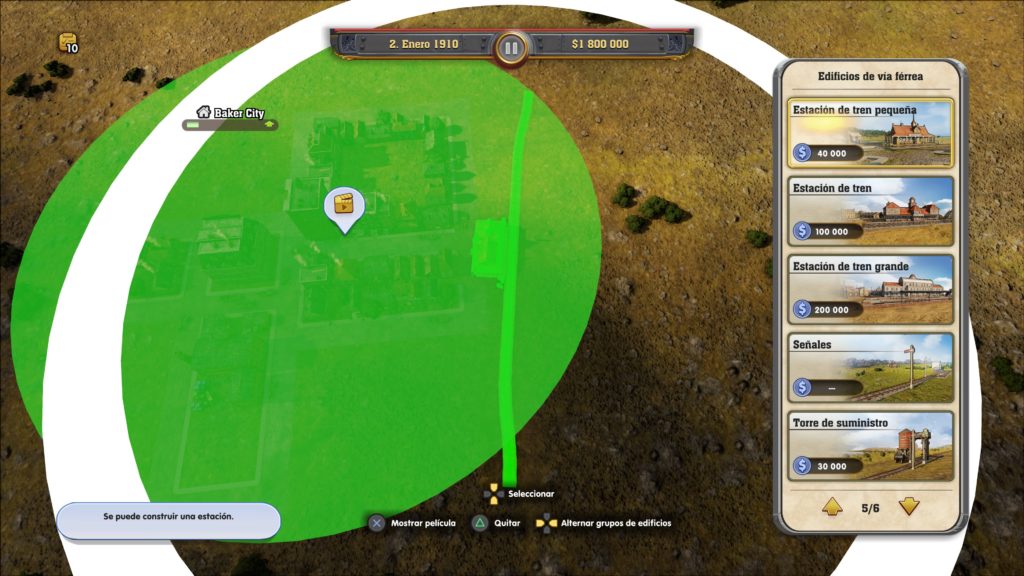Open the gold tasks icon showing 10
Image resolution: width=1024 pixels, height=576 pixels.
(x=68, y=43)
